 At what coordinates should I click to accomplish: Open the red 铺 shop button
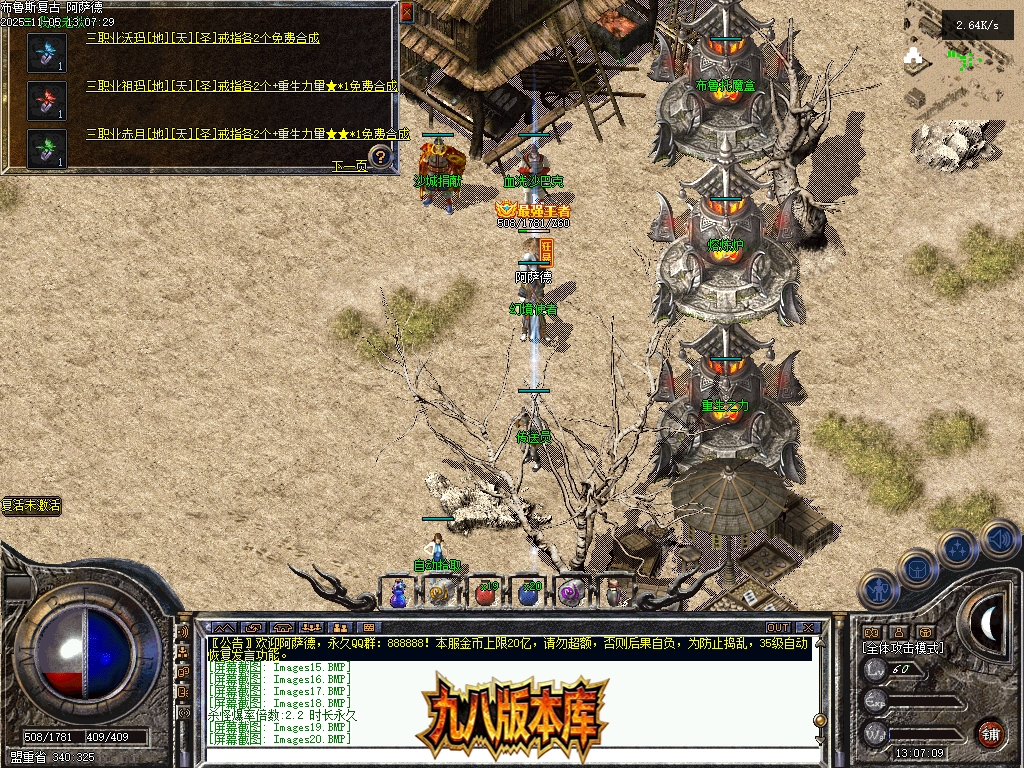point(990,733)
